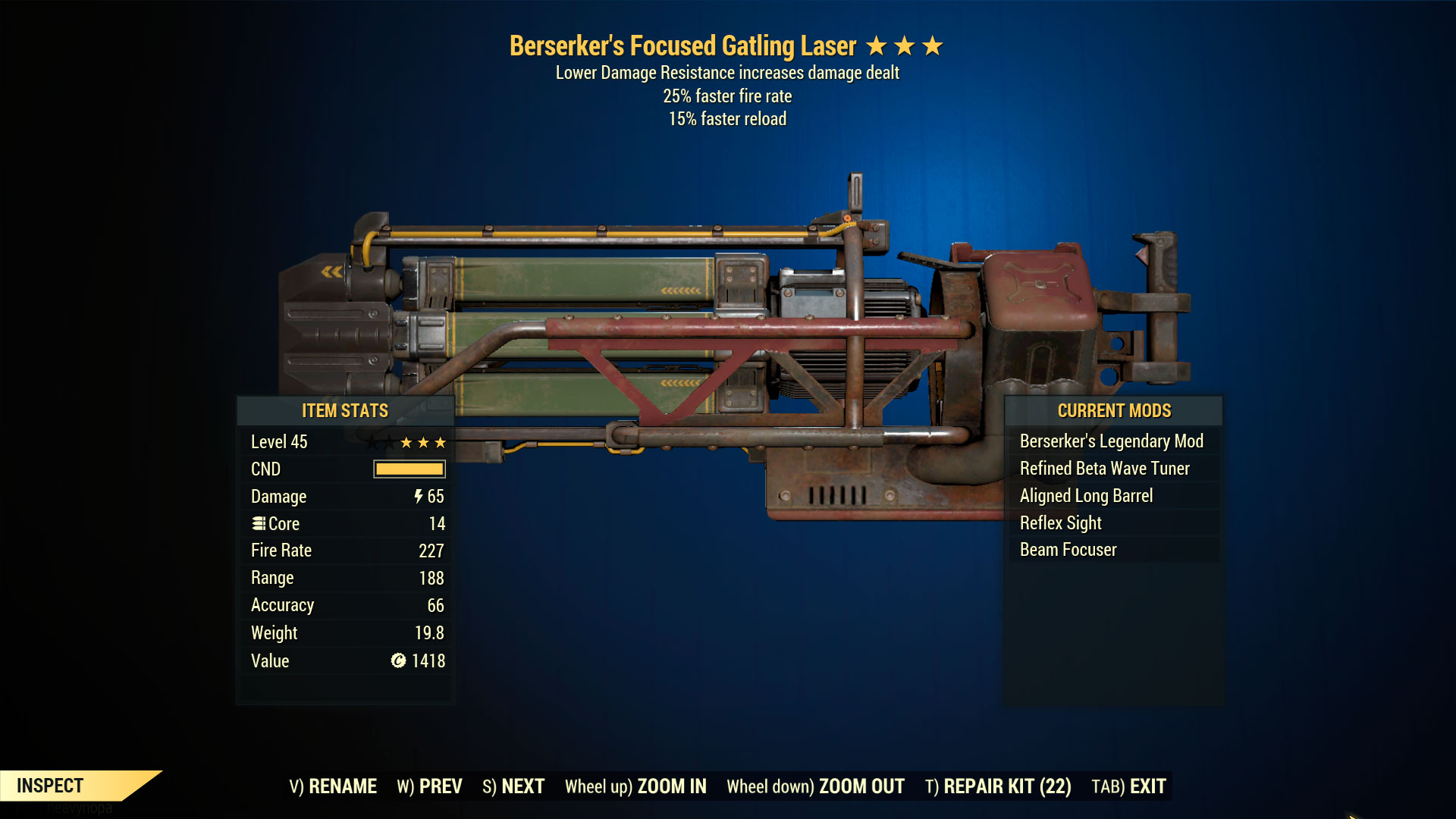The height and width of the screenshot is (819, 1456).
Task: Choose the Rename option in the bottom bar
Action: coord(333,786)
